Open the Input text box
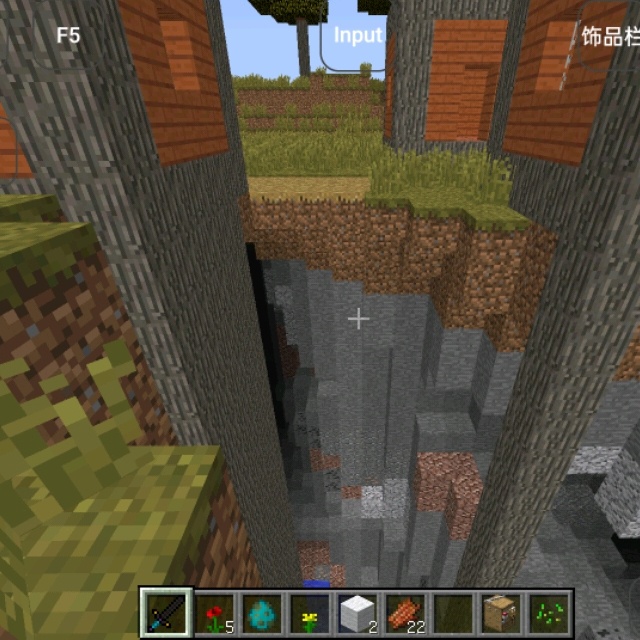Screen dimensions: 640x640 (357, 35)
